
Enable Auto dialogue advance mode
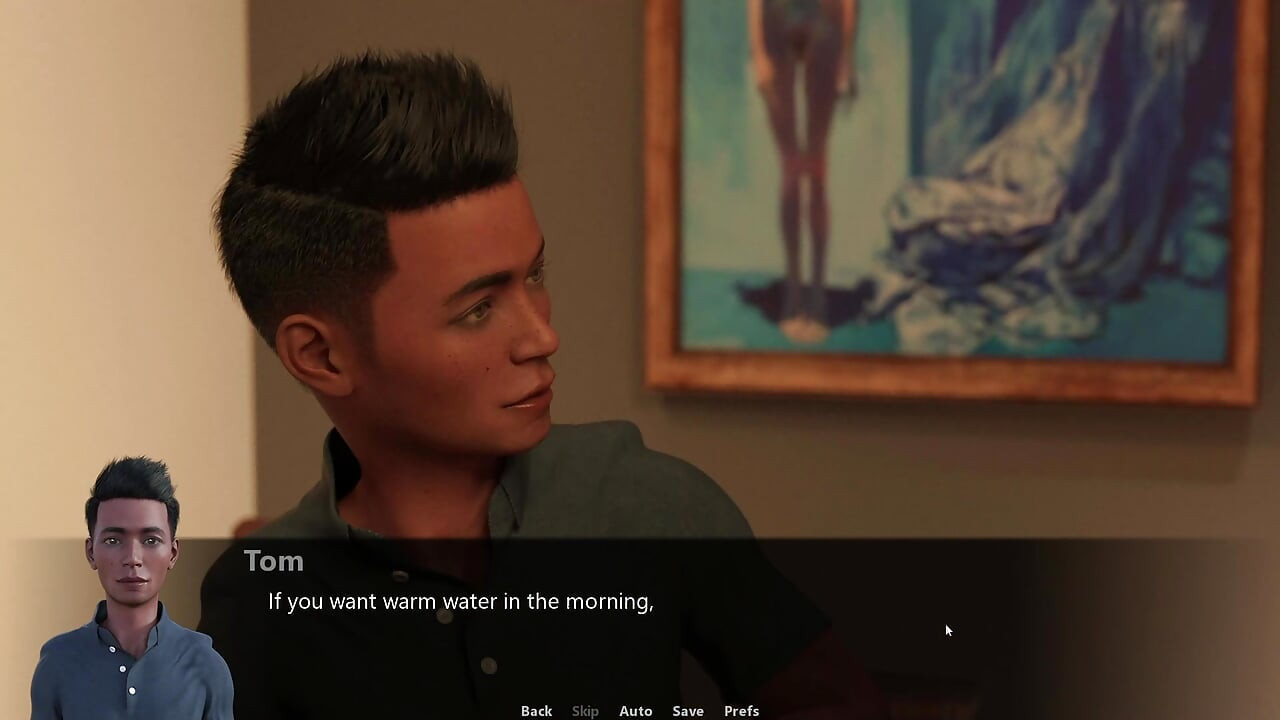(x=636, y=710)
